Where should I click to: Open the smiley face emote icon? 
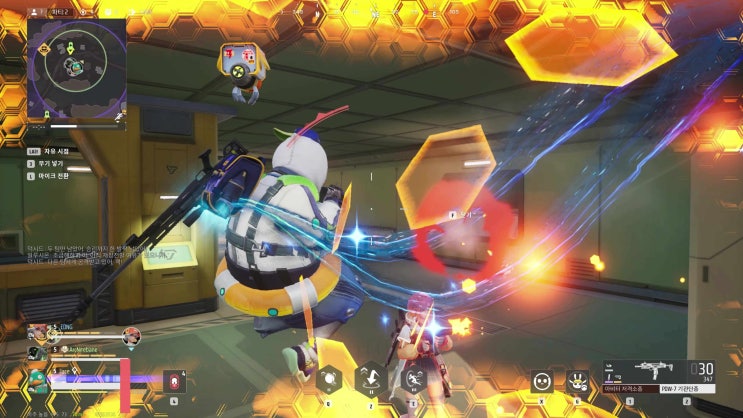click(x=541, y=380)
